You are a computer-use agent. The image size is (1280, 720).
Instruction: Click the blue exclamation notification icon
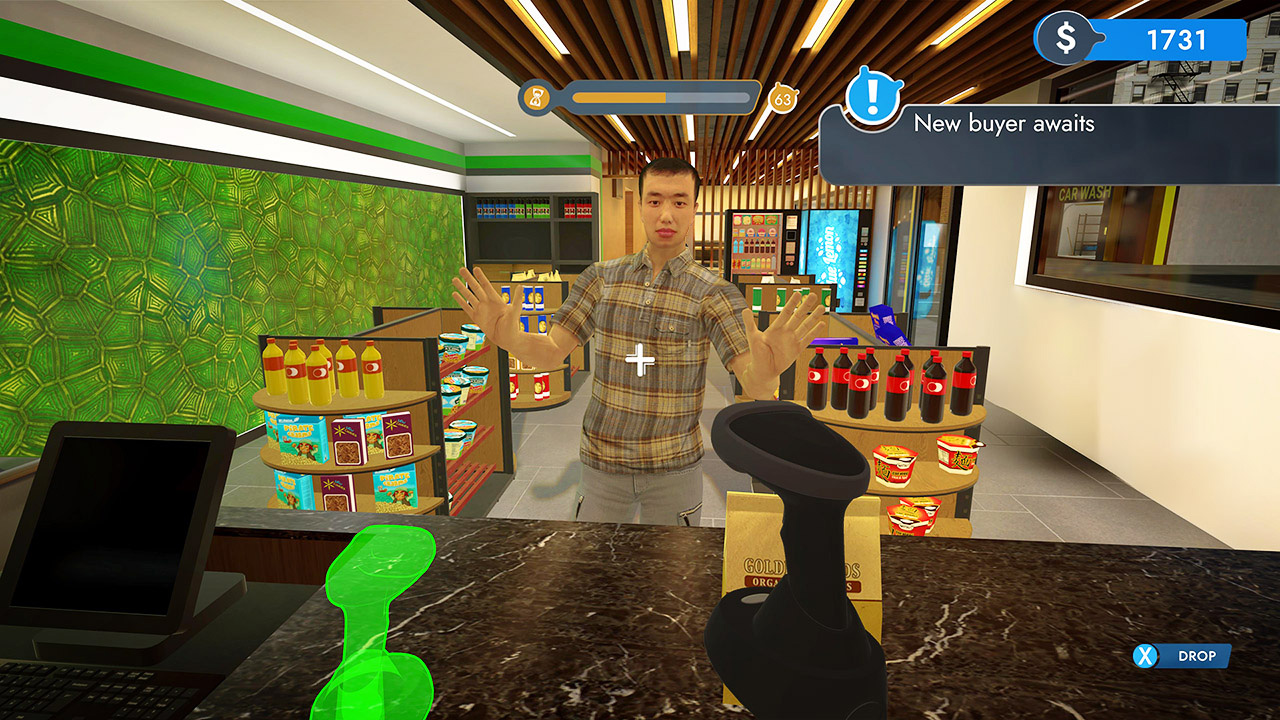point(873,98)
